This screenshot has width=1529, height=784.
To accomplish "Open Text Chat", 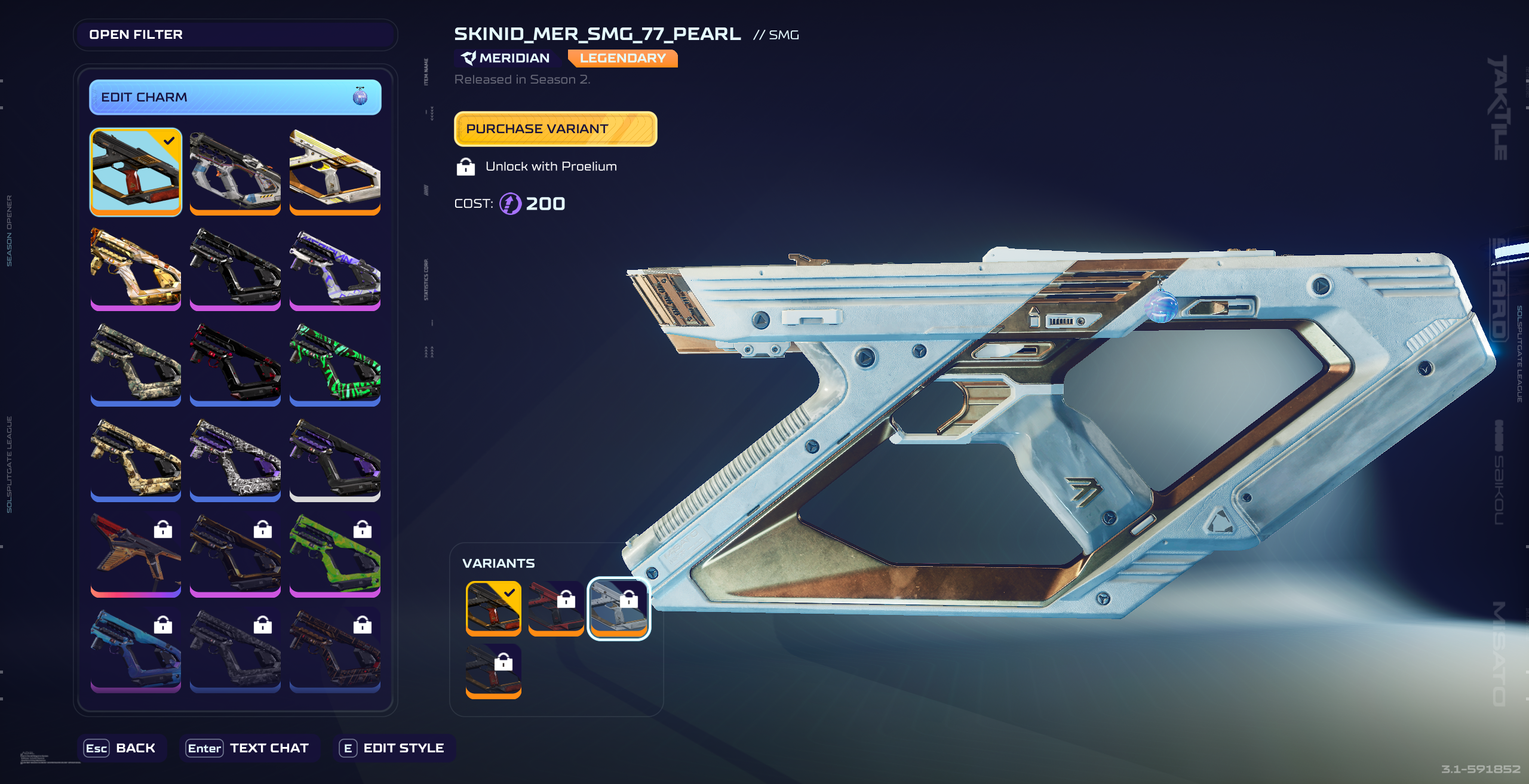I will (x=248, y=748).
